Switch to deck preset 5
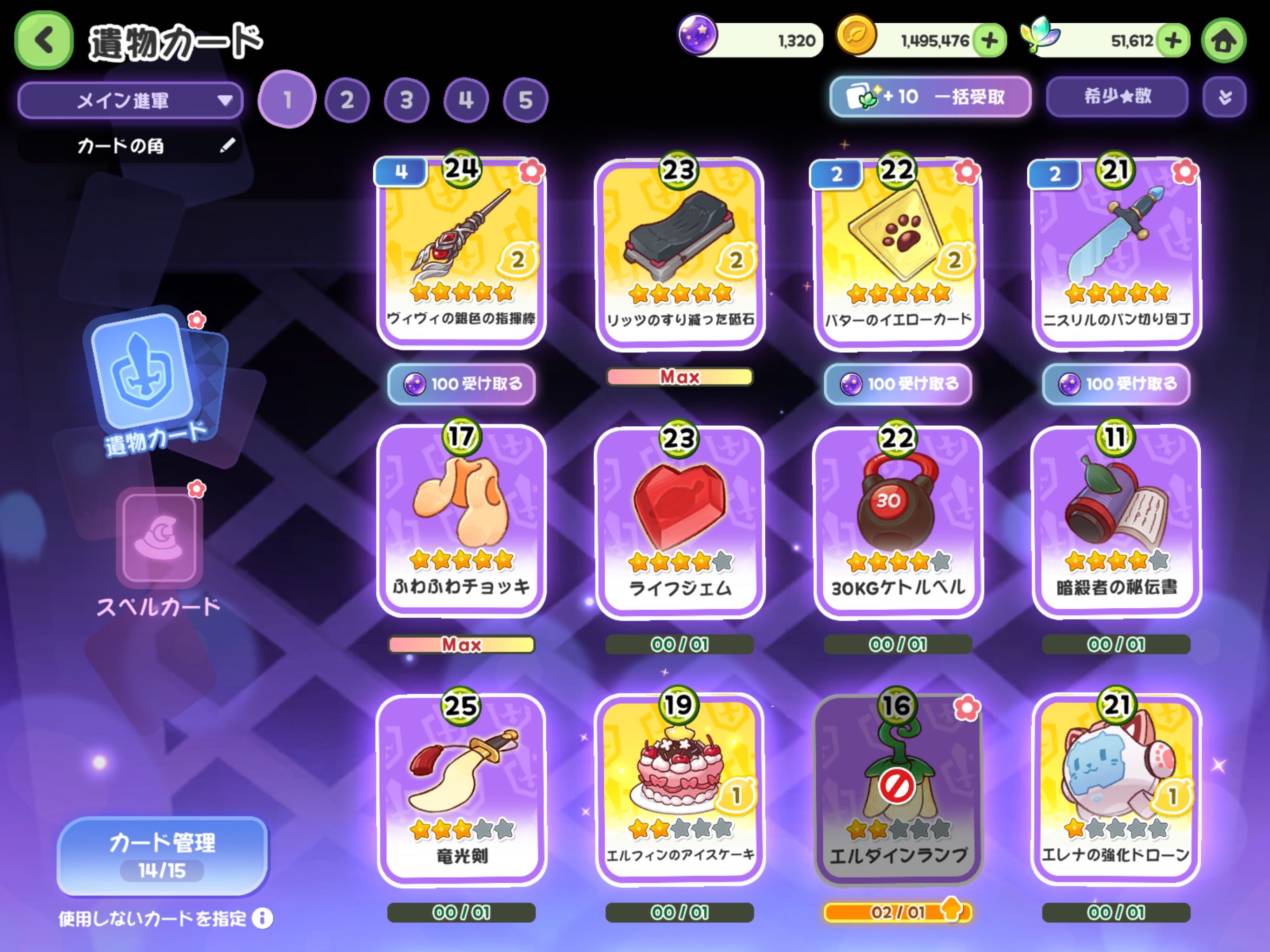The width and height of the screenshot is (1270, 952). pos(525,100)
